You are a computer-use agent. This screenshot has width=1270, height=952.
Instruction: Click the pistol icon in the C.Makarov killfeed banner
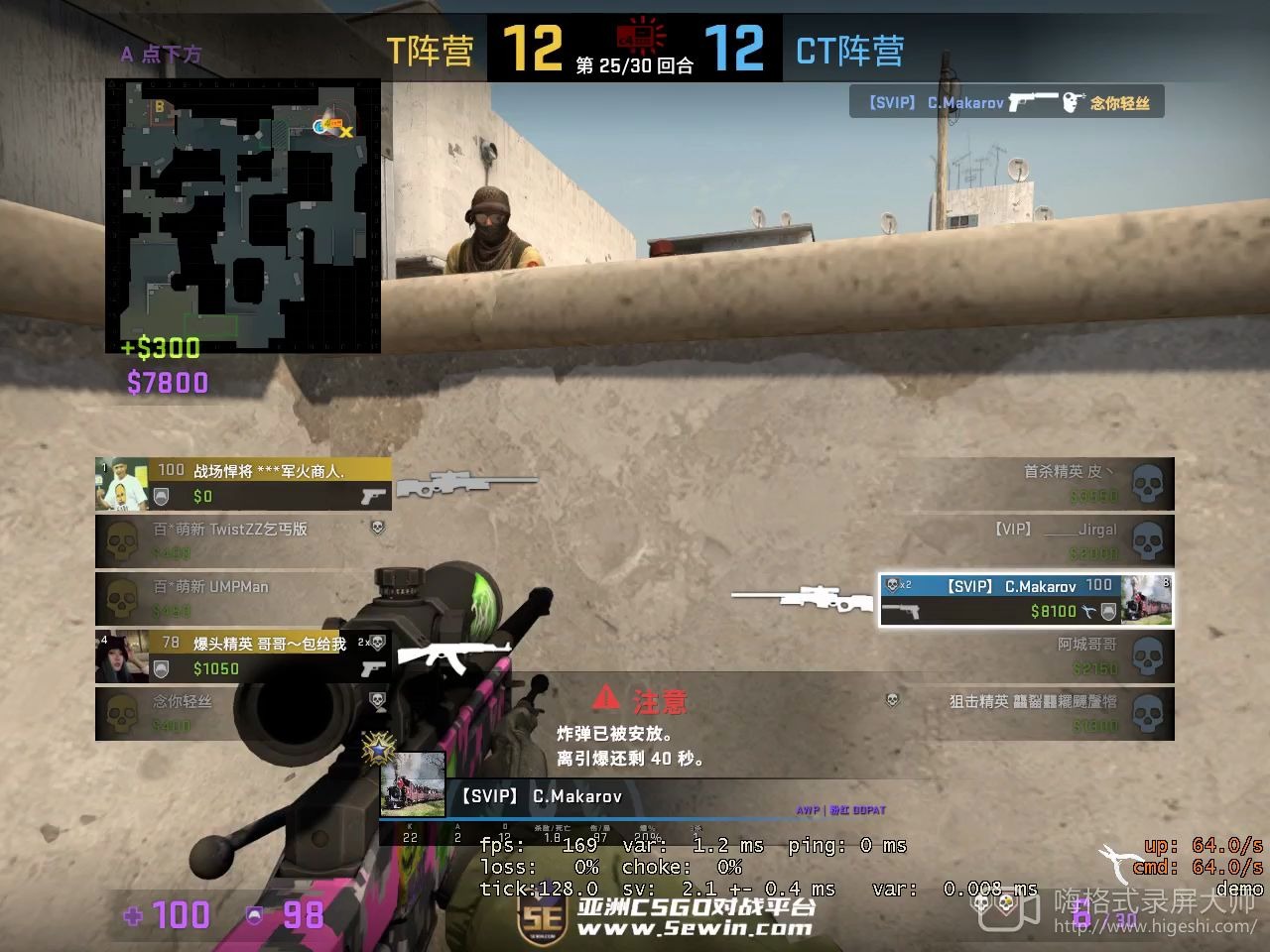[1032, 101]
